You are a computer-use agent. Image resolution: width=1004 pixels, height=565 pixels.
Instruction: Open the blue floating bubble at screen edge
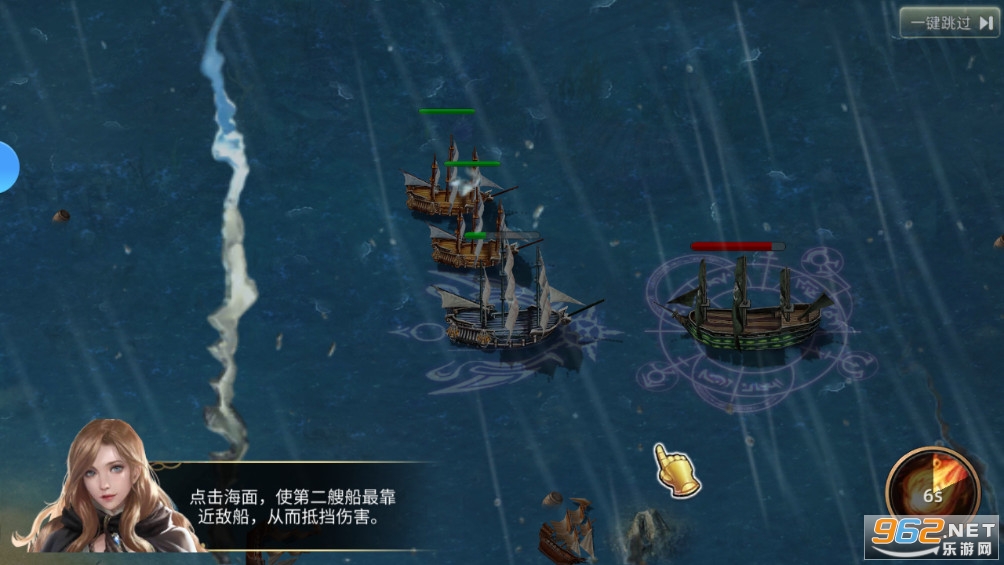tap(6, 167)
